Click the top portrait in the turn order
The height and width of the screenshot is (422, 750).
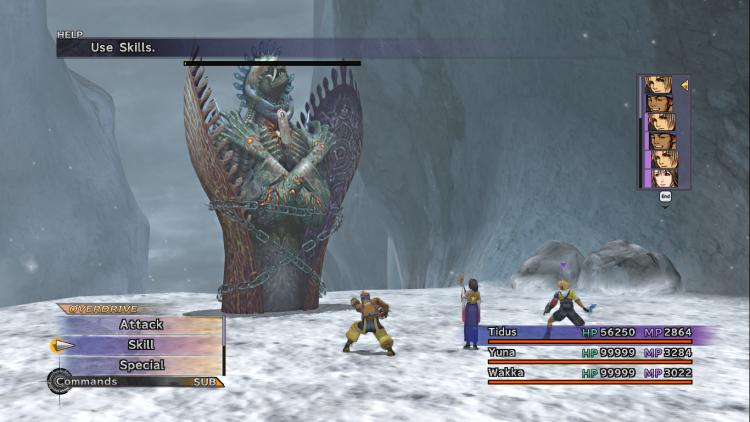coord(660,85)
